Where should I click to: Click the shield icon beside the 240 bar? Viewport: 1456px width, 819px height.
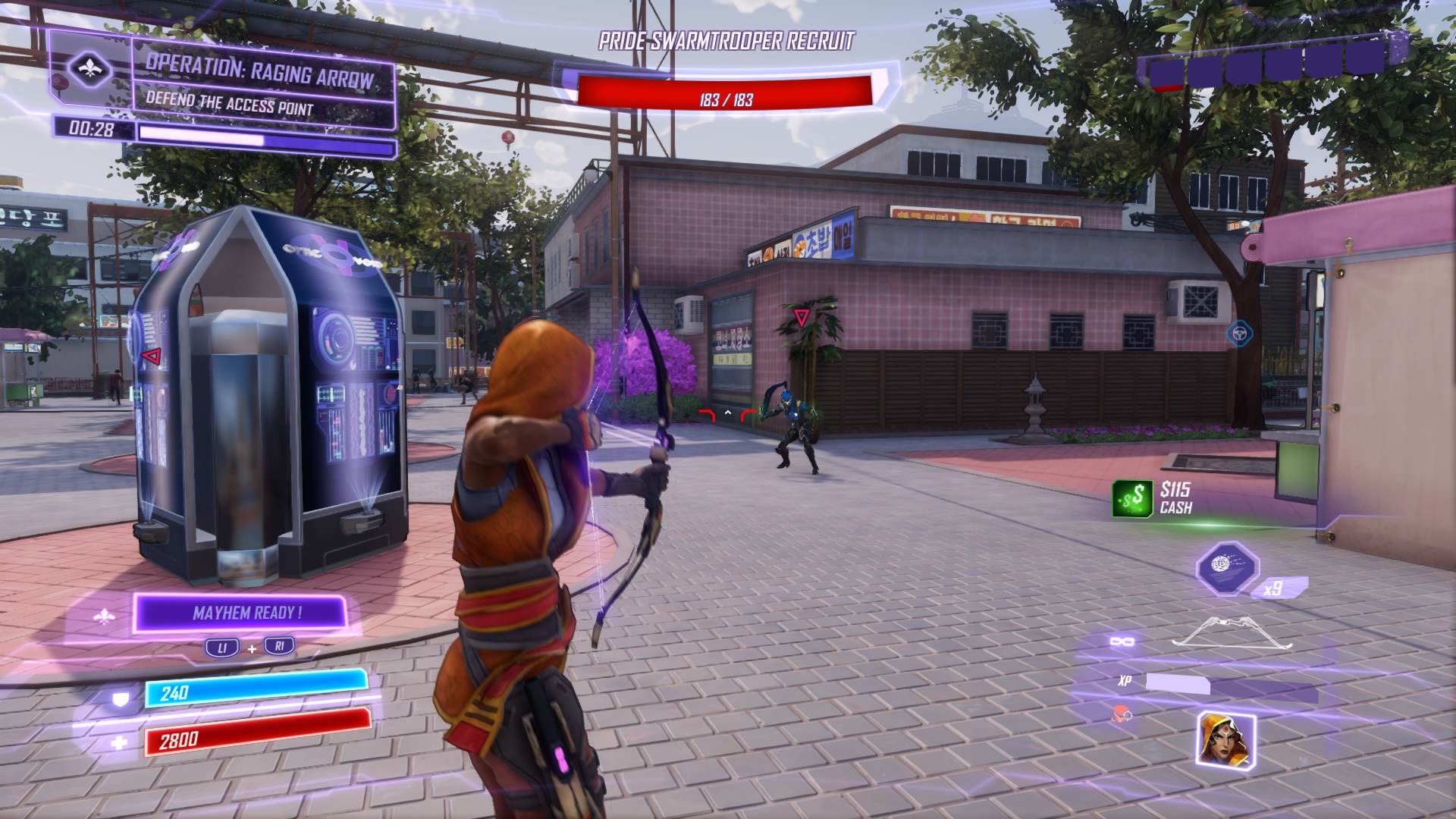pyautogui.click(x=120, y=699)
